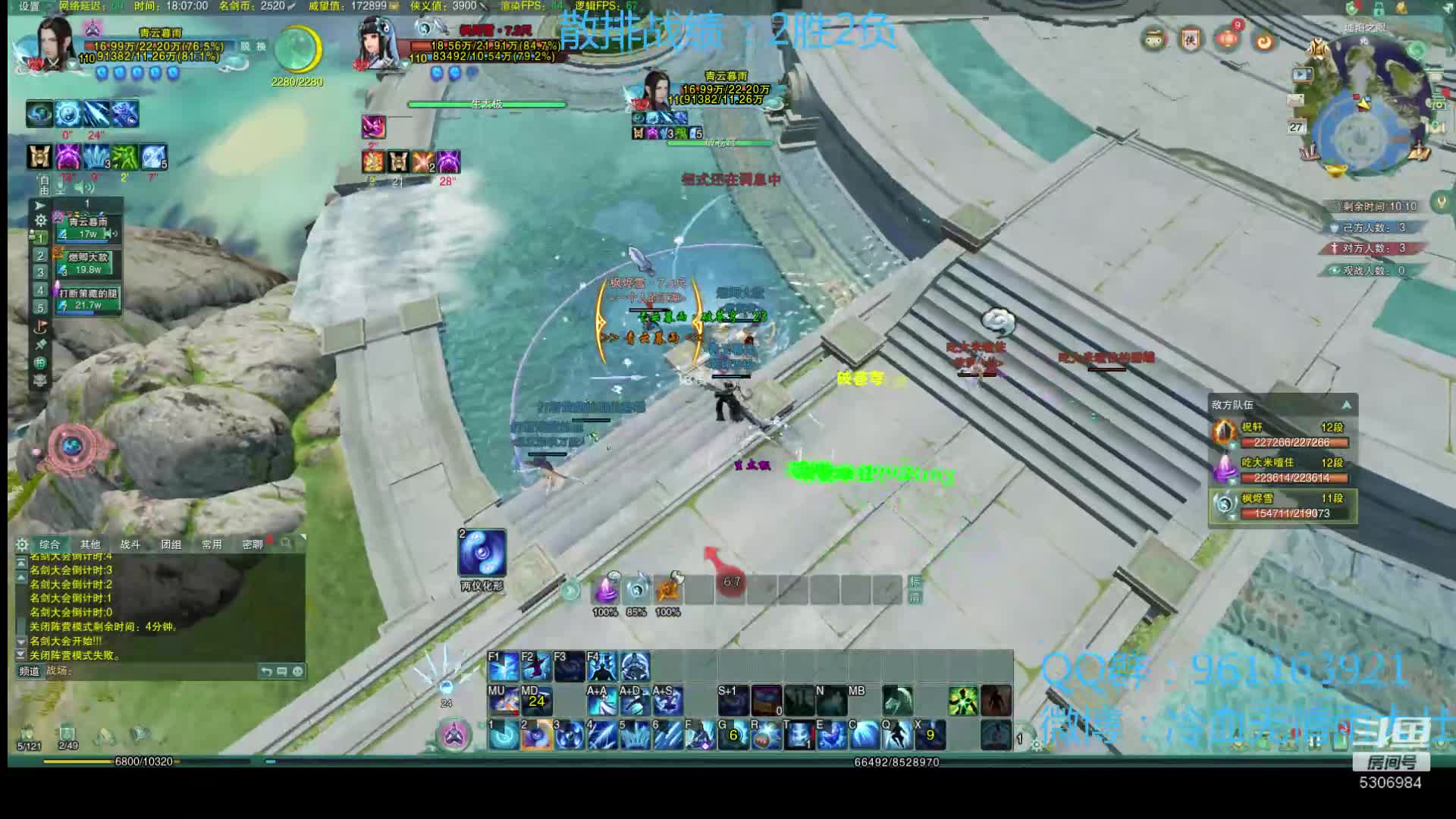Switch to the 密聊 chat tab
This screenshot has width=1456, height=819.
pyautogui.click(x=253, y=544)
